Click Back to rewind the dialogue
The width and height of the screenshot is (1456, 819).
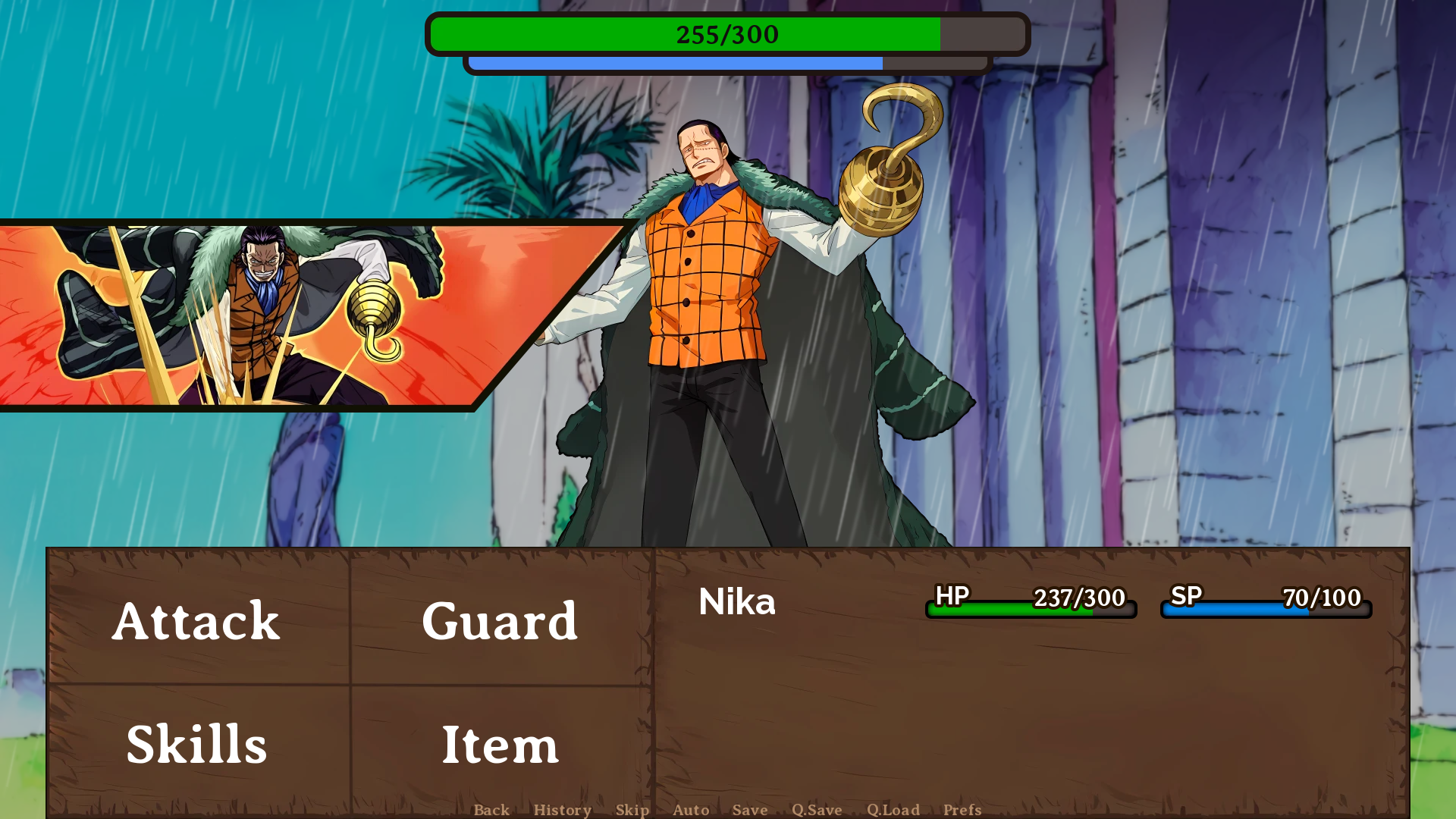tap(491, 810)
